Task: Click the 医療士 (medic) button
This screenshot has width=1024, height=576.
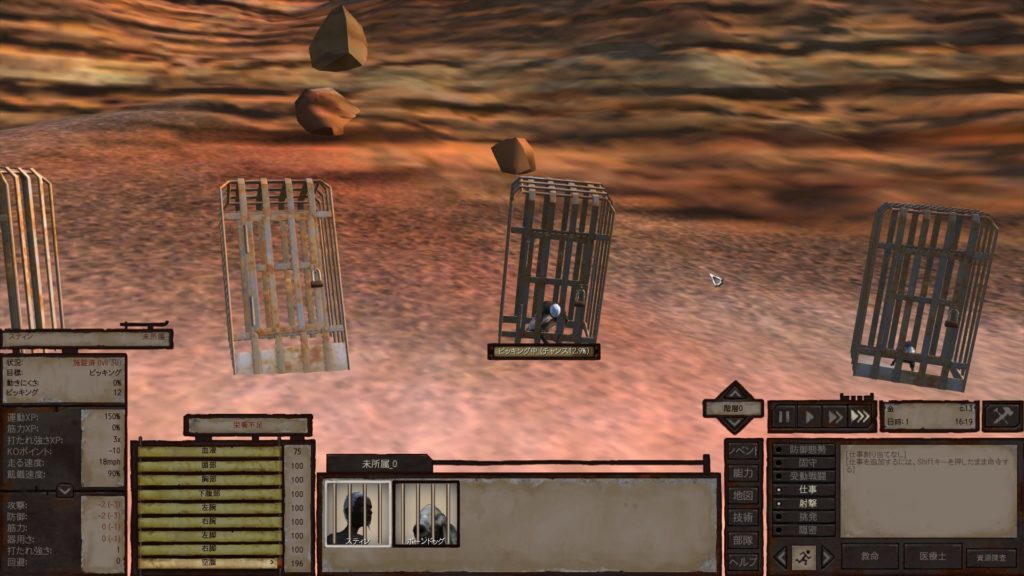Action: pos(932,556)
